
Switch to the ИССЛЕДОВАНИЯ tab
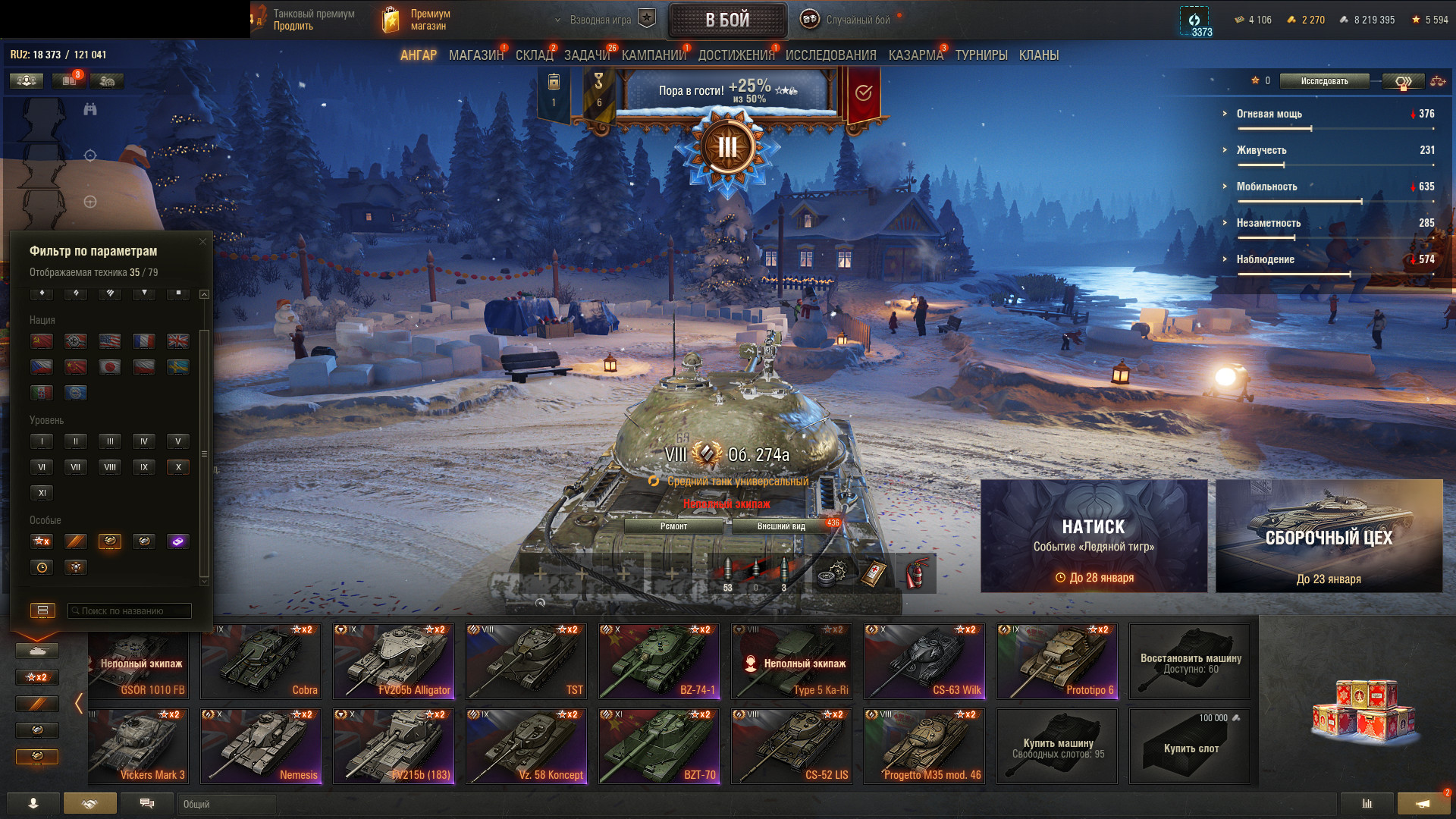tap(830, 55)
